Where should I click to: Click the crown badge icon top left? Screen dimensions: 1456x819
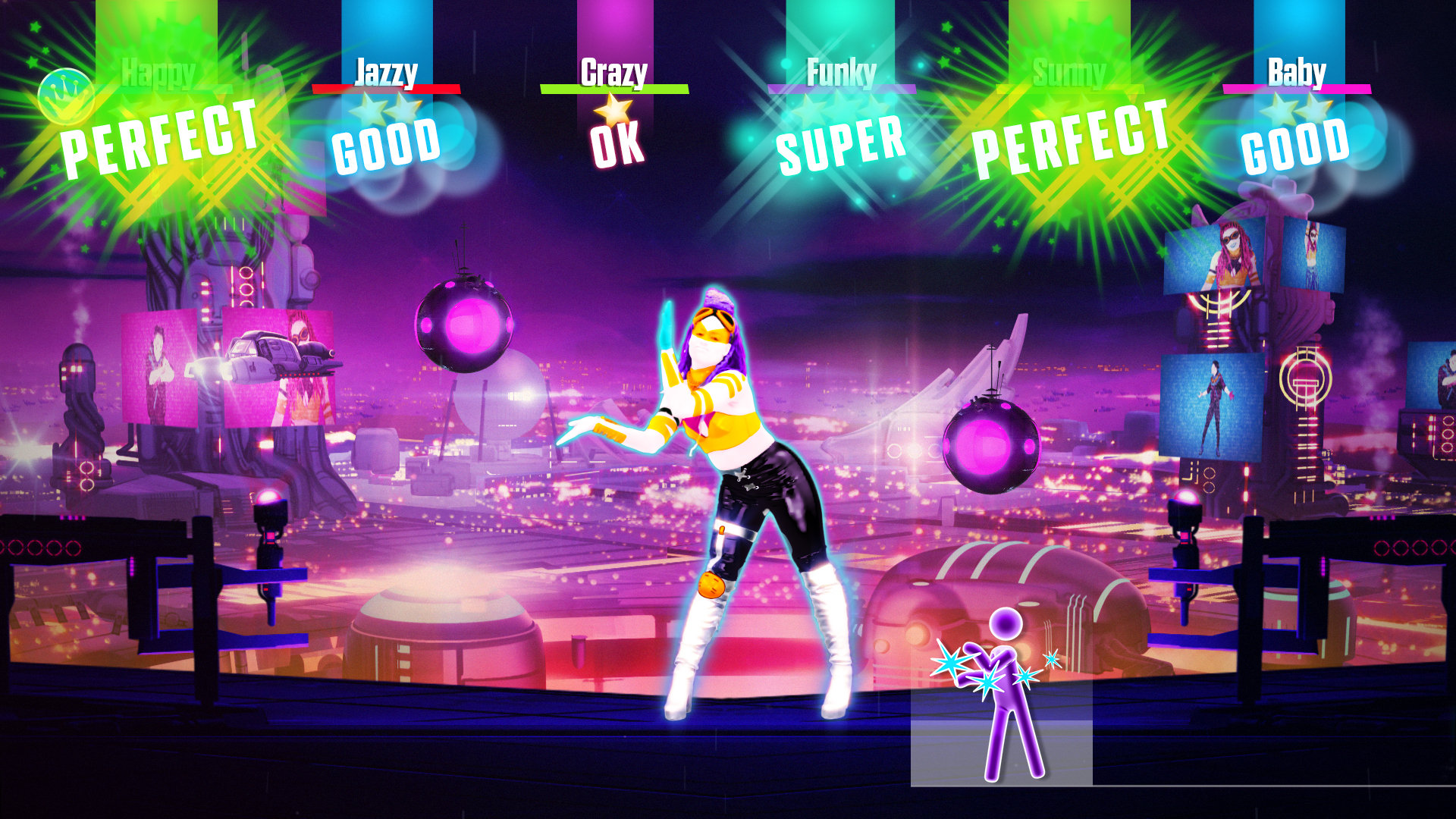coord(67,96)
